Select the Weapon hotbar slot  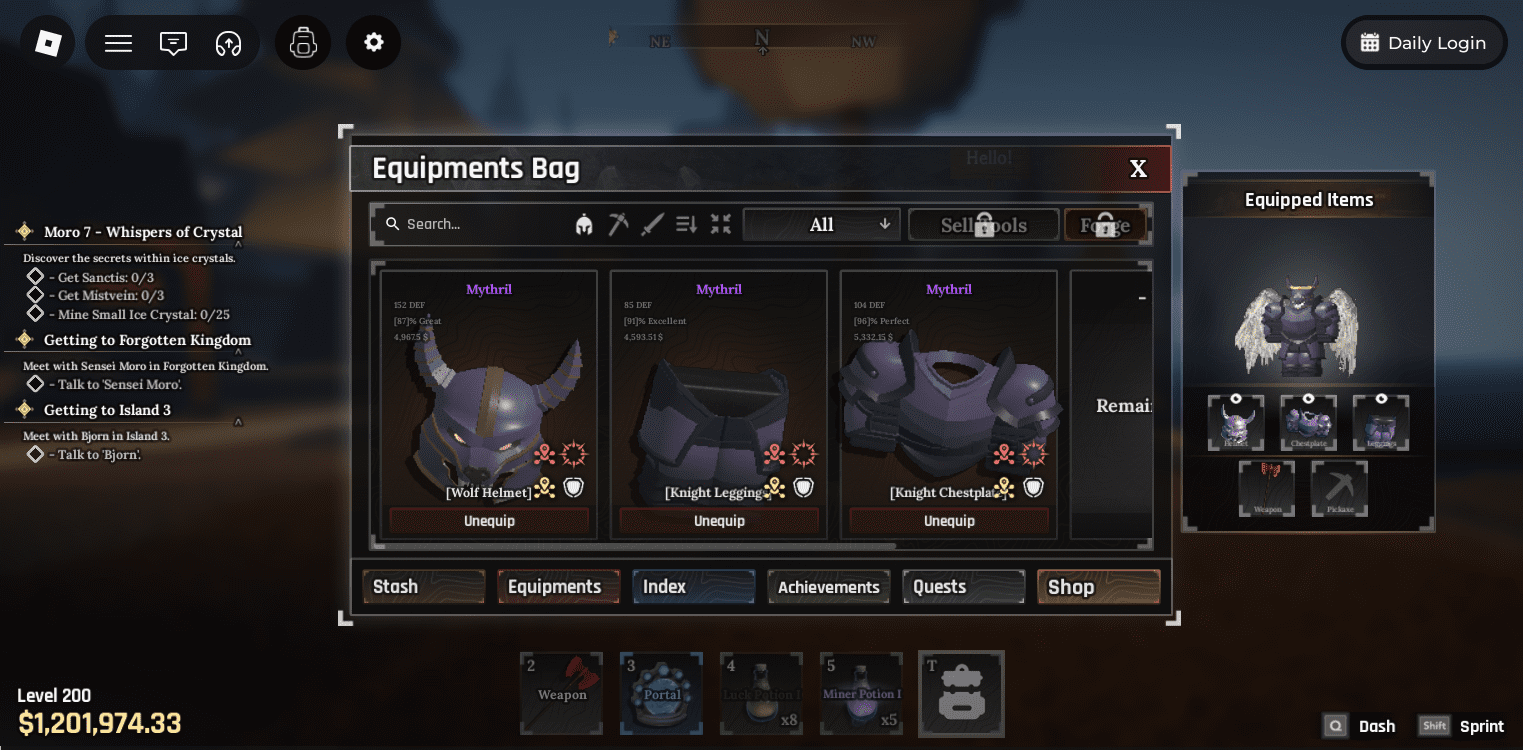(x=561, y=694)
